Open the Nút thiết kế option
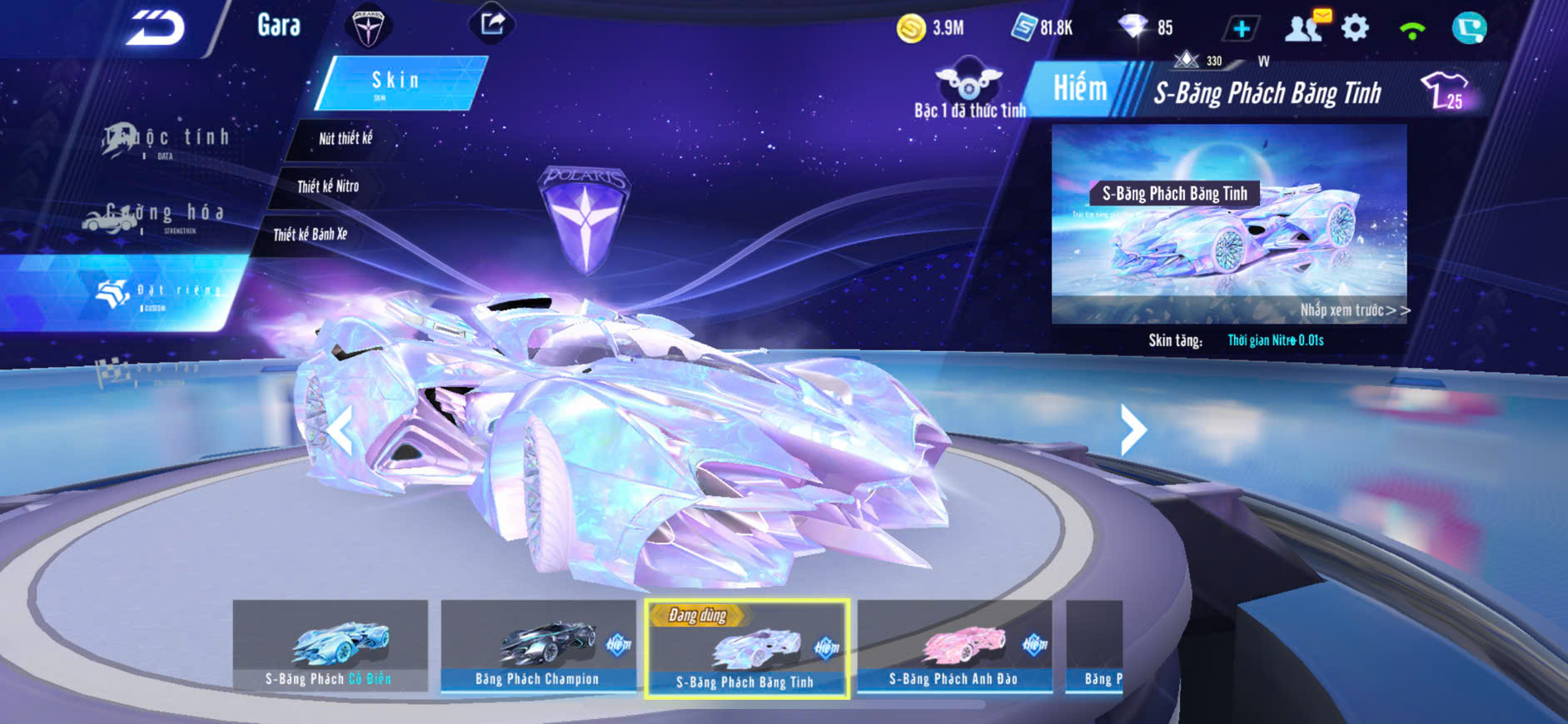The height and width of the screenshot is (724, 1568). 345,138
